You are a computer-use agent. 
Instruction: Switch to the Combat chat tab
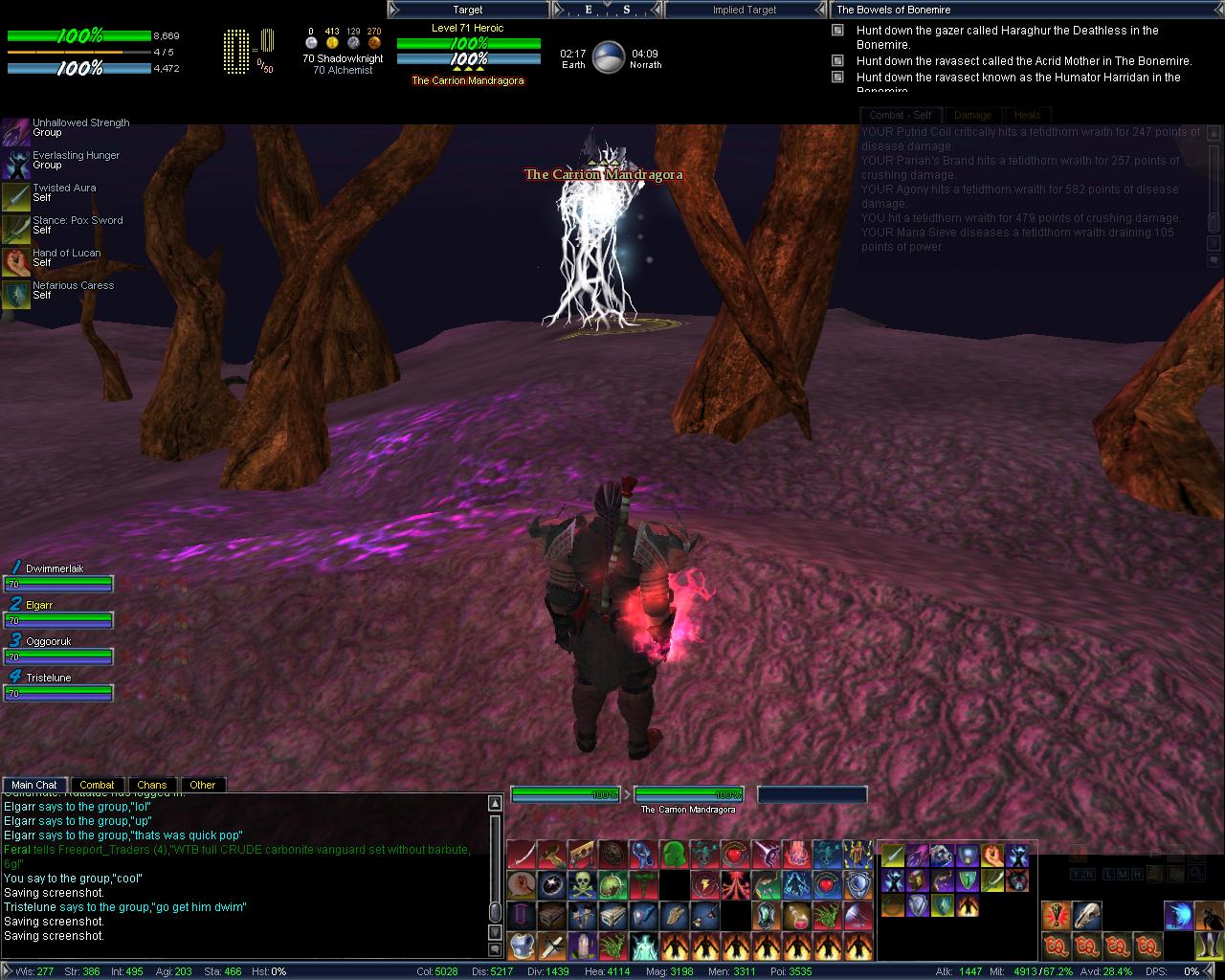tap(97, 785)
